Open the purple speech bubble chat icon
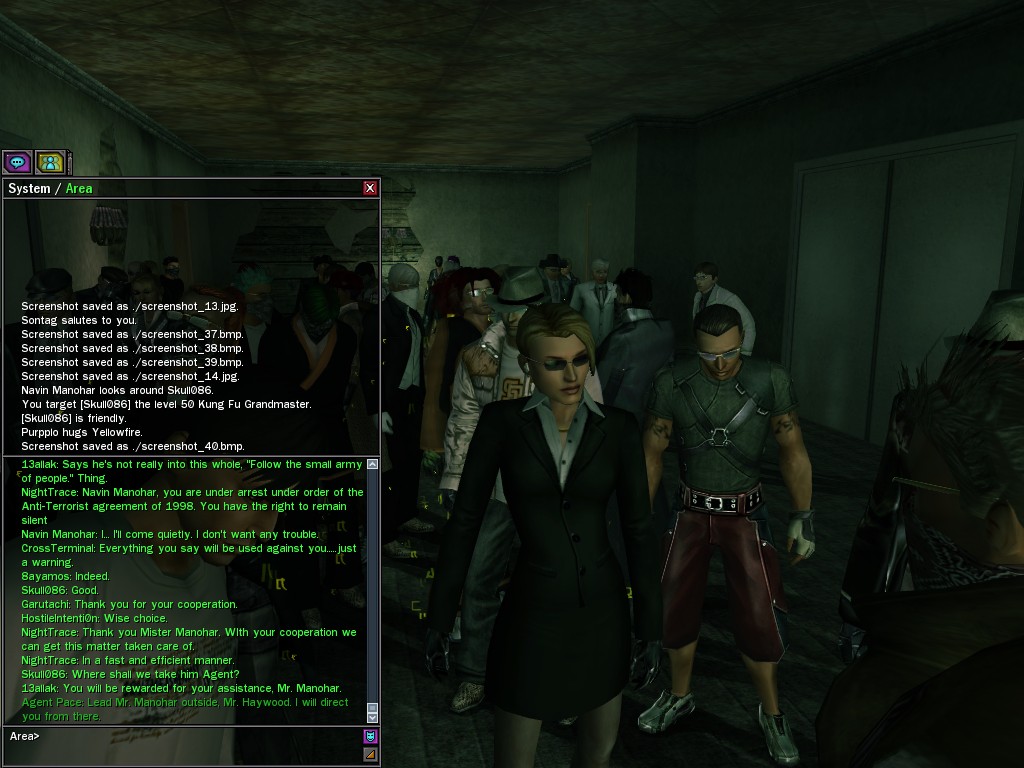The width and height of the screenshot is (1024, 768). click(x=17, y=162)
